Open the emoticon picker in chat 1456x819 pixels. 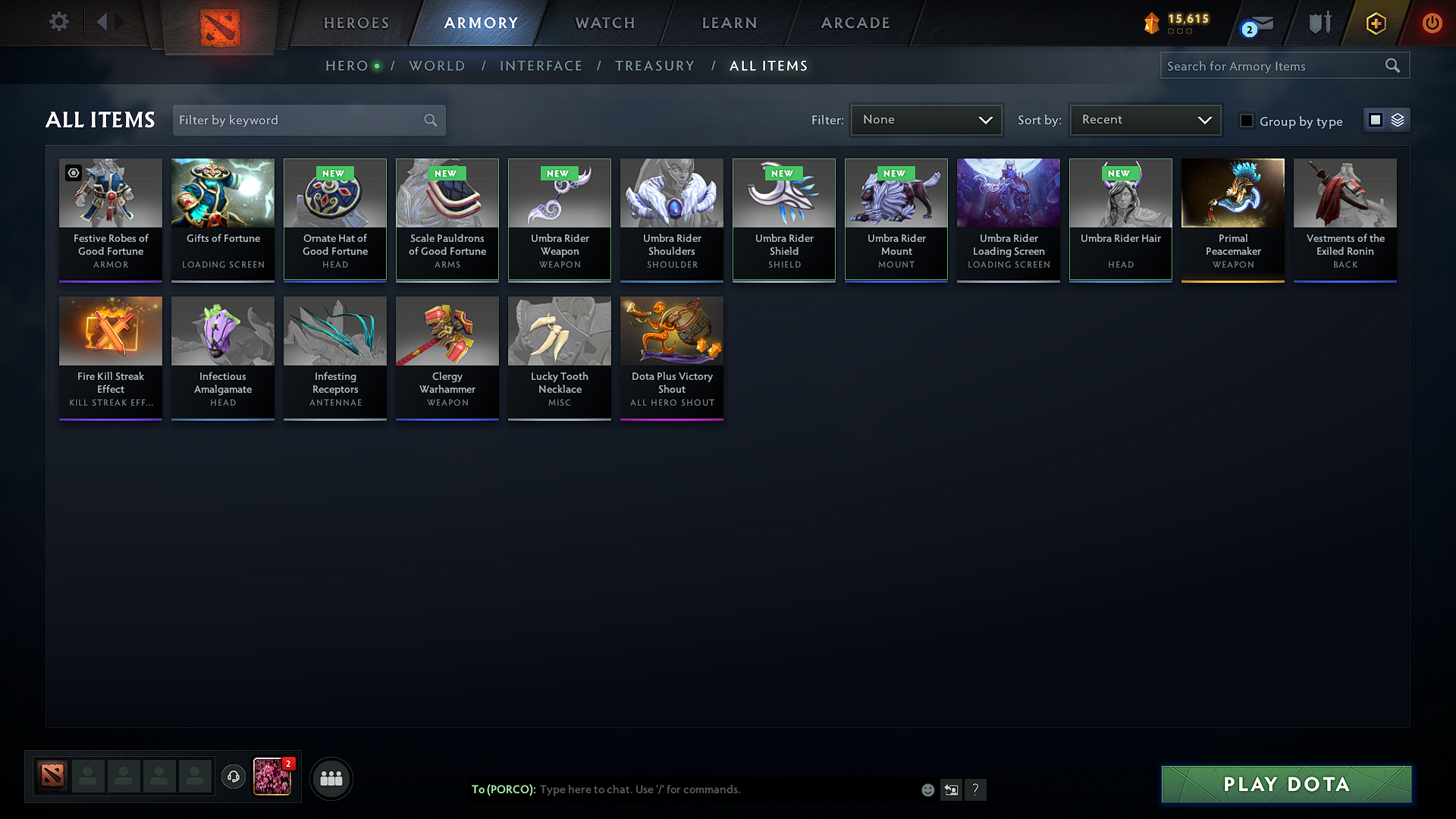[927, 789]
